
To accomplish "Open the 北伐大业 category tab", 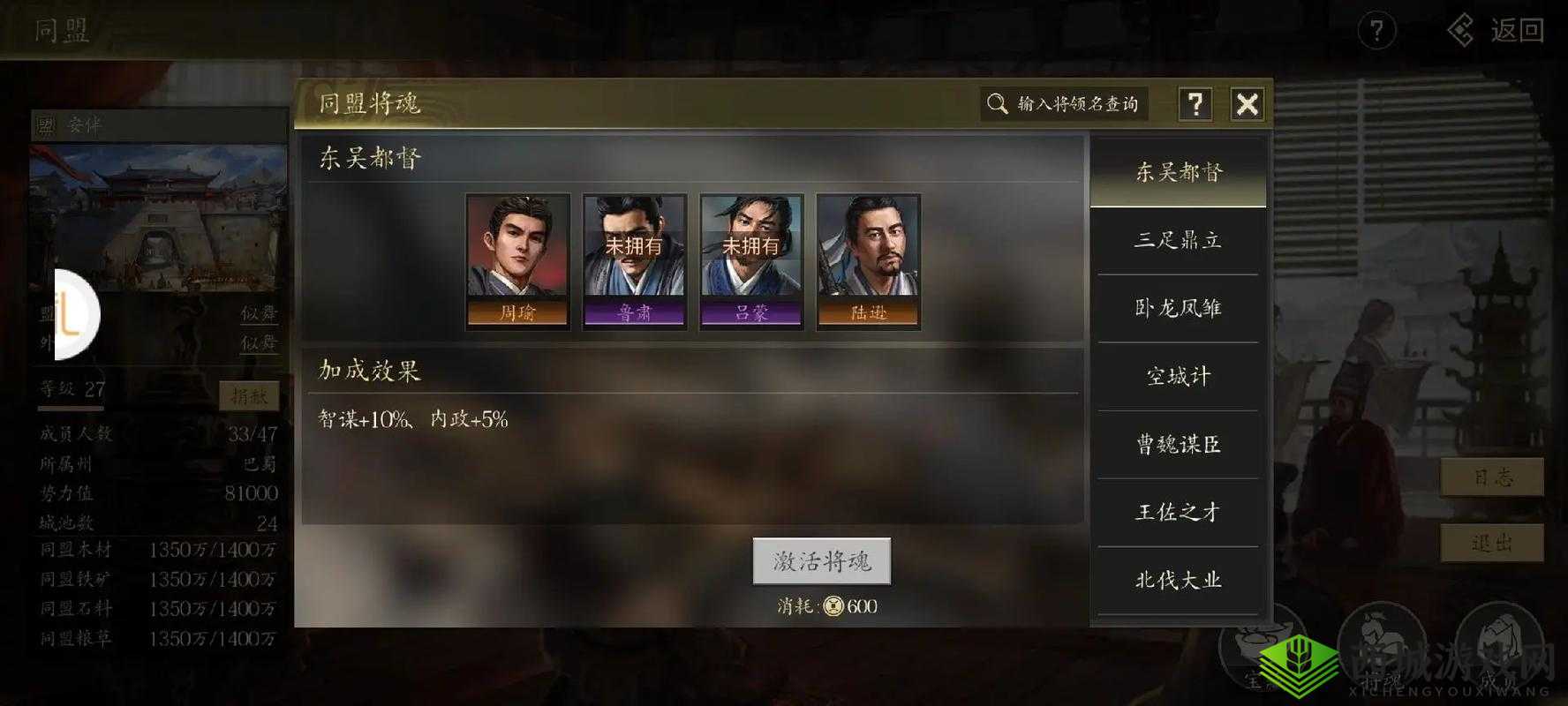I will 1178,580.
